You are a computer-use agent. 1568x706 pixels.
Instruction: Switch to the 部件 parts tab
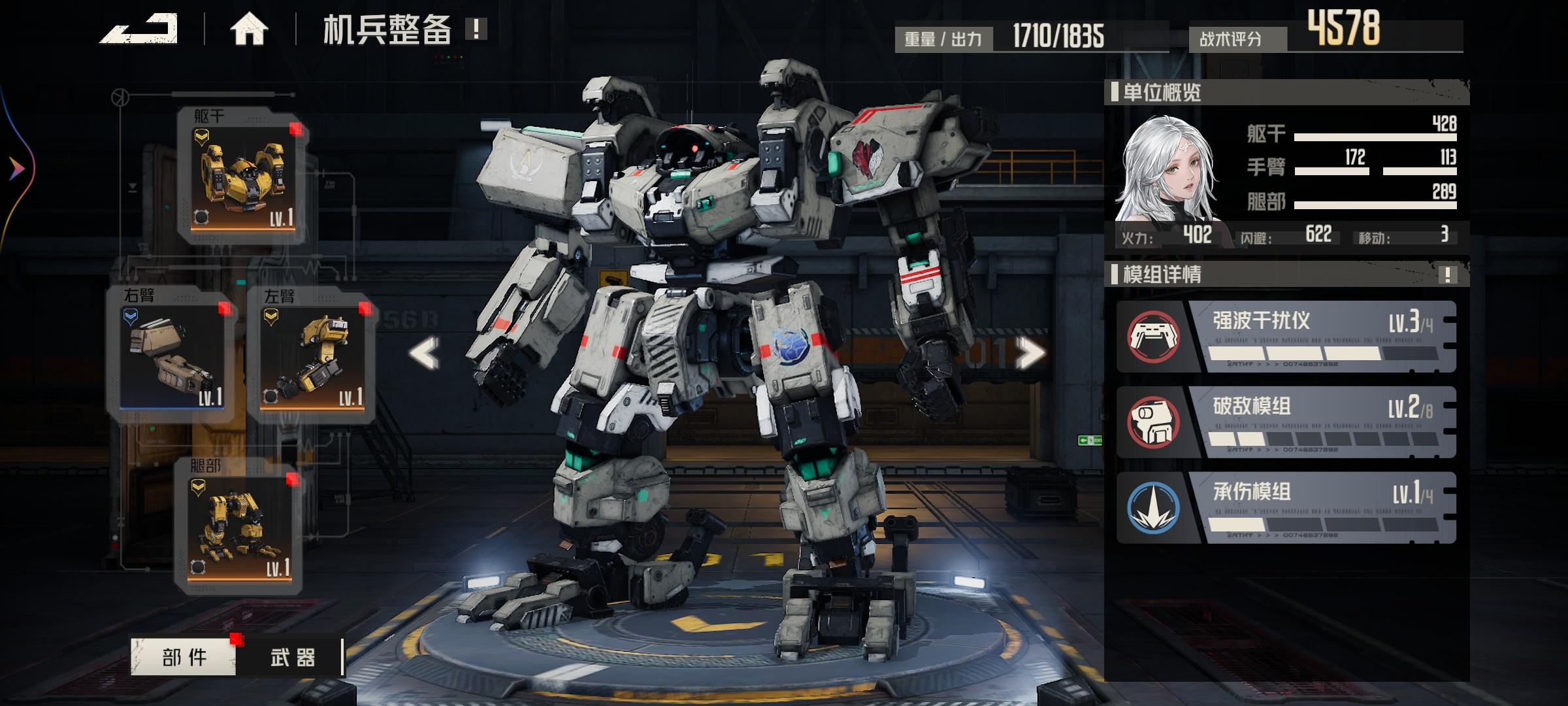(184, 657)
